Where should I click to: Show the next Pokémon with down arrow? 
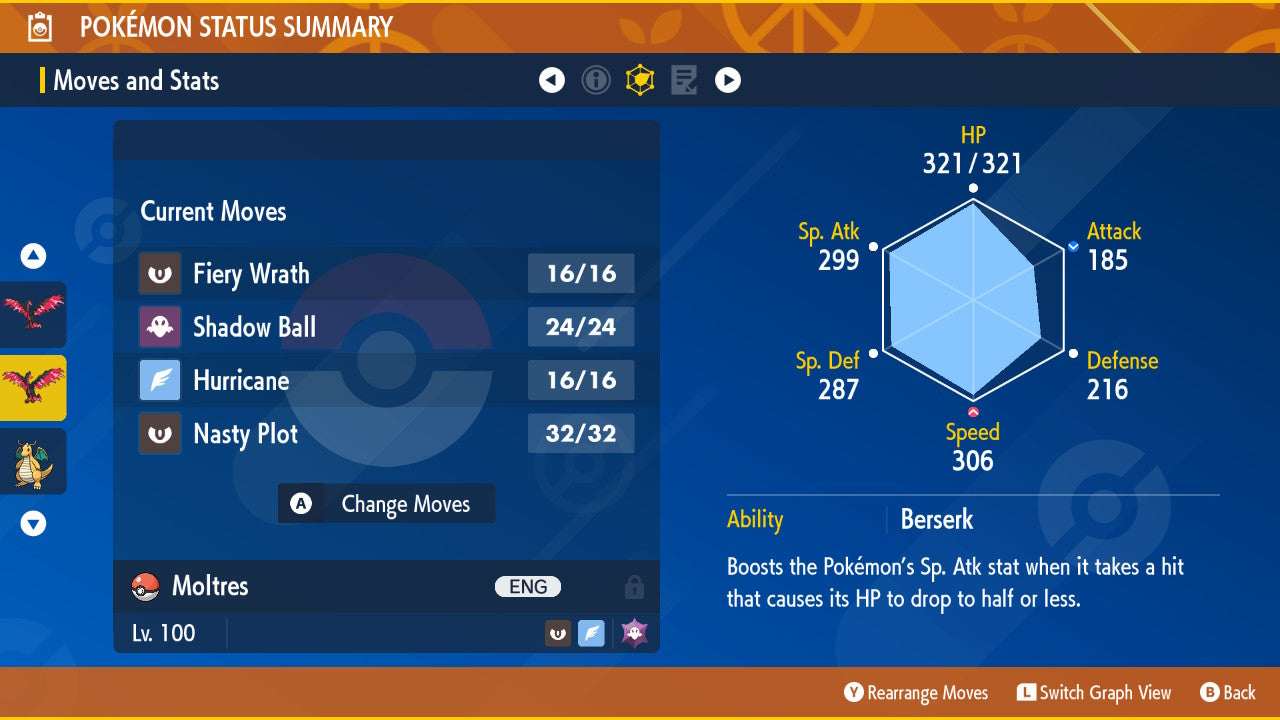(33, 523)
